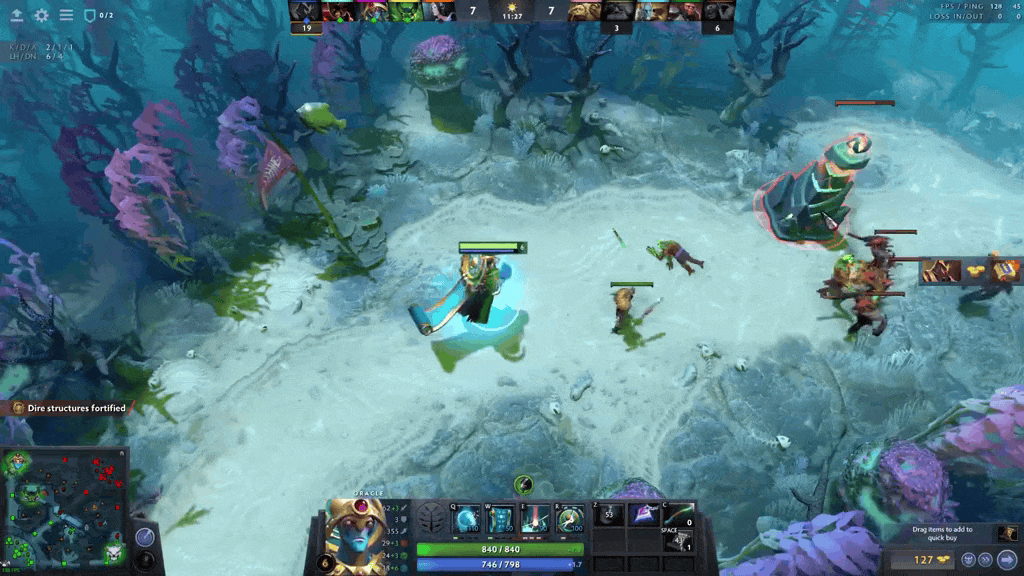This screenshot has width=1024, height=576.
Task: Click the buff icon above the ability bar
Action: [x=523, y=485]
